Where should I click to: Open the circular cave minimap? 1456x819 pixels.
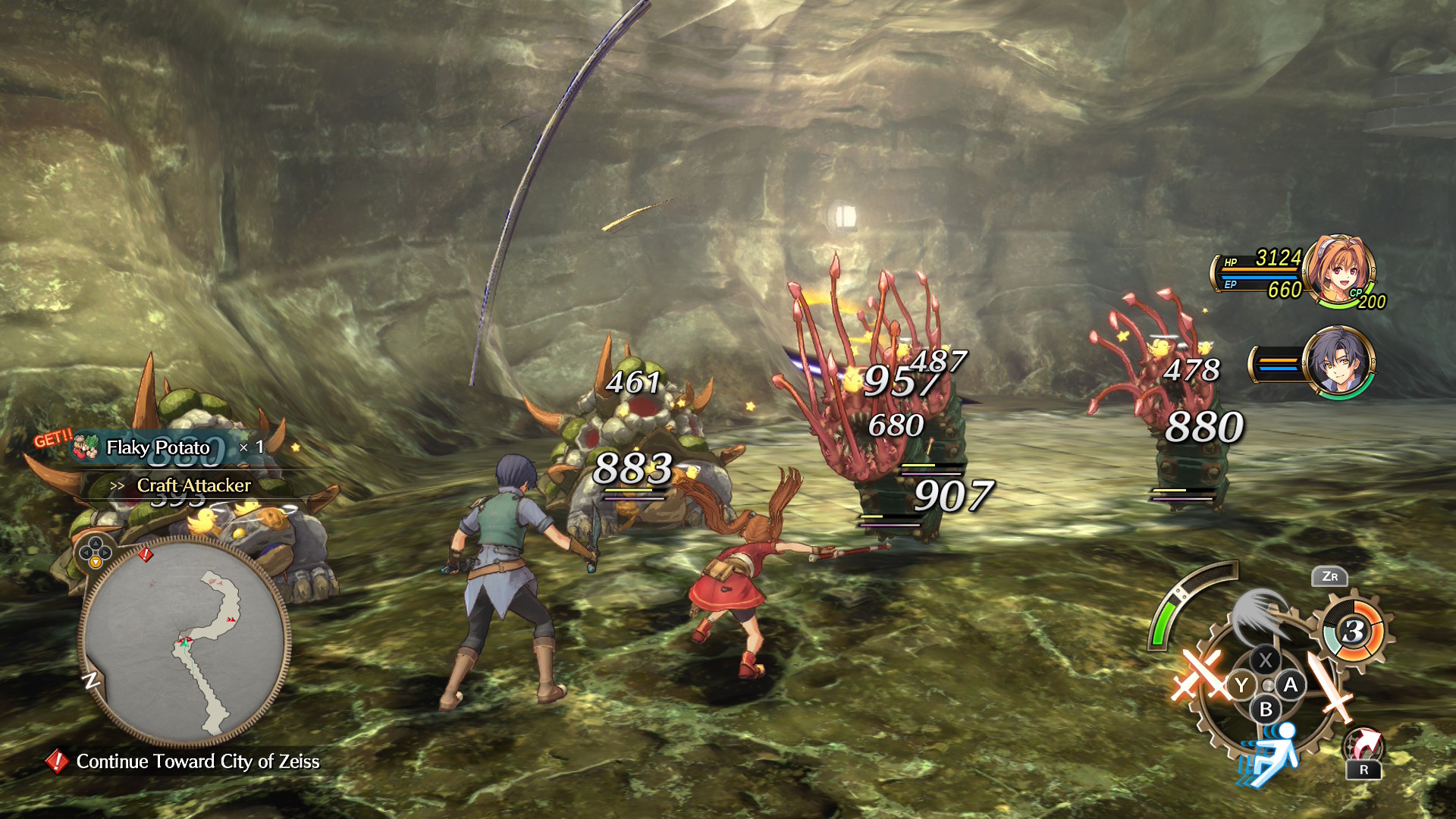184,642
